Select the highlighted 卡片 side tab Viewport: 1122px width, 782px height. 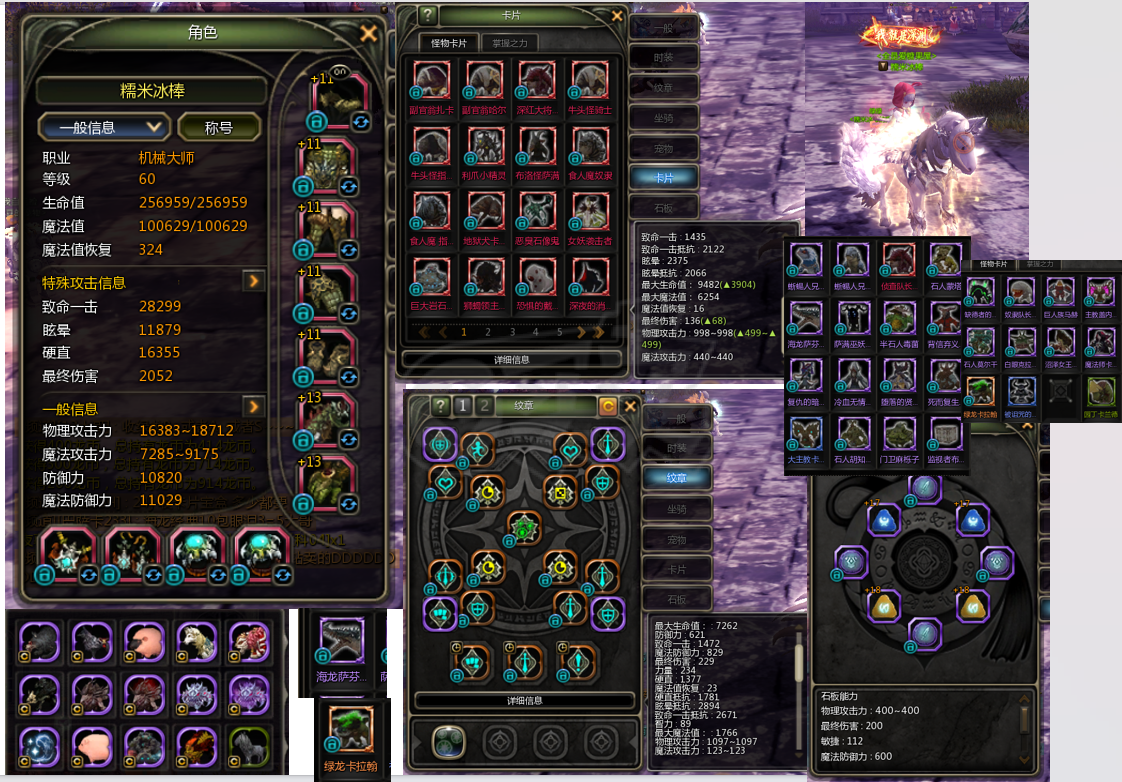(664, 177)
